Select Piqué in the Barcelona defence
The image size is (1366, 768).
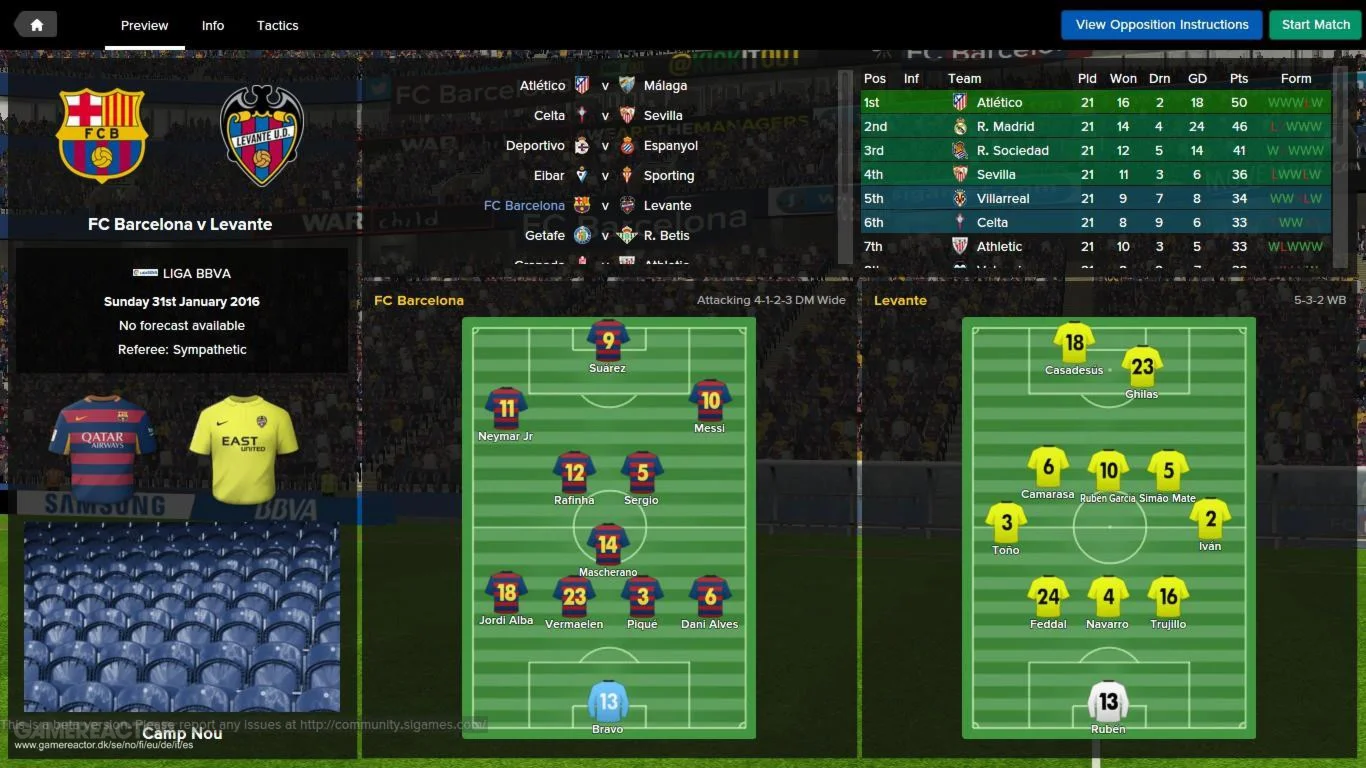coord(642,596)
